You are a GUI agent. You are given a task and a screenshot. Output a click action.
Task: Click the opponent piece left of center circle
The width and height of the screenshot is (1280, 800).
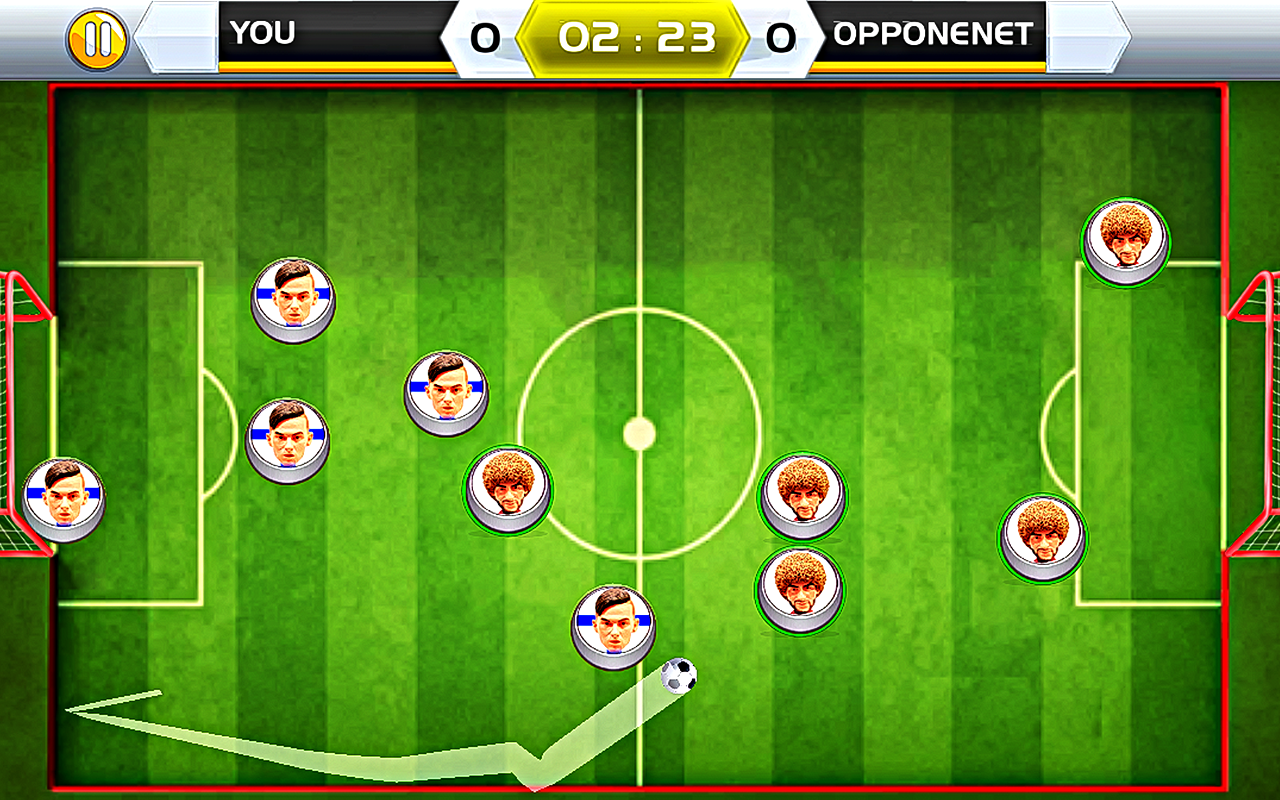[x=510, y=490]
